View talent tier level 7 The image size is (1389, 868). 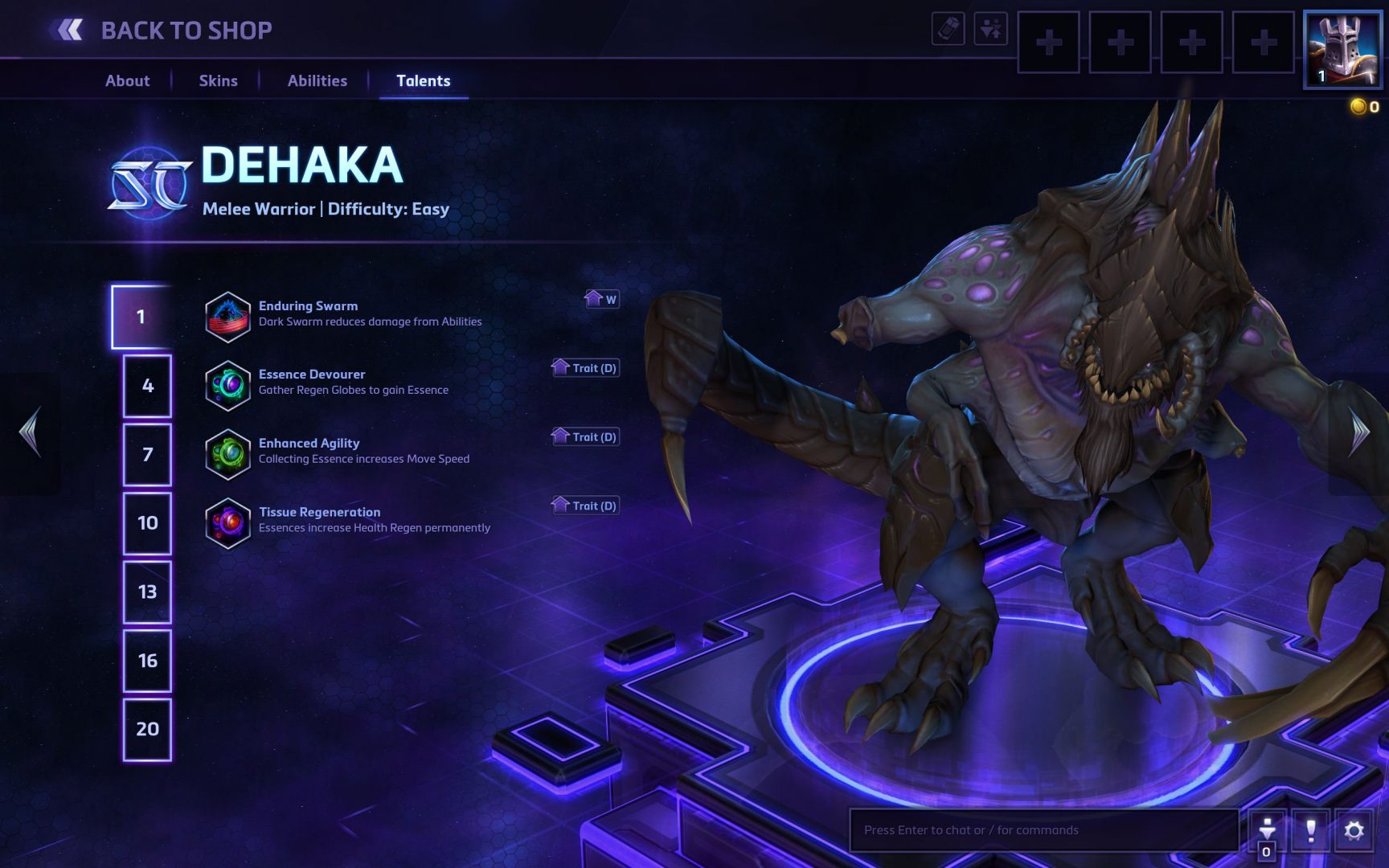[147, 455]
